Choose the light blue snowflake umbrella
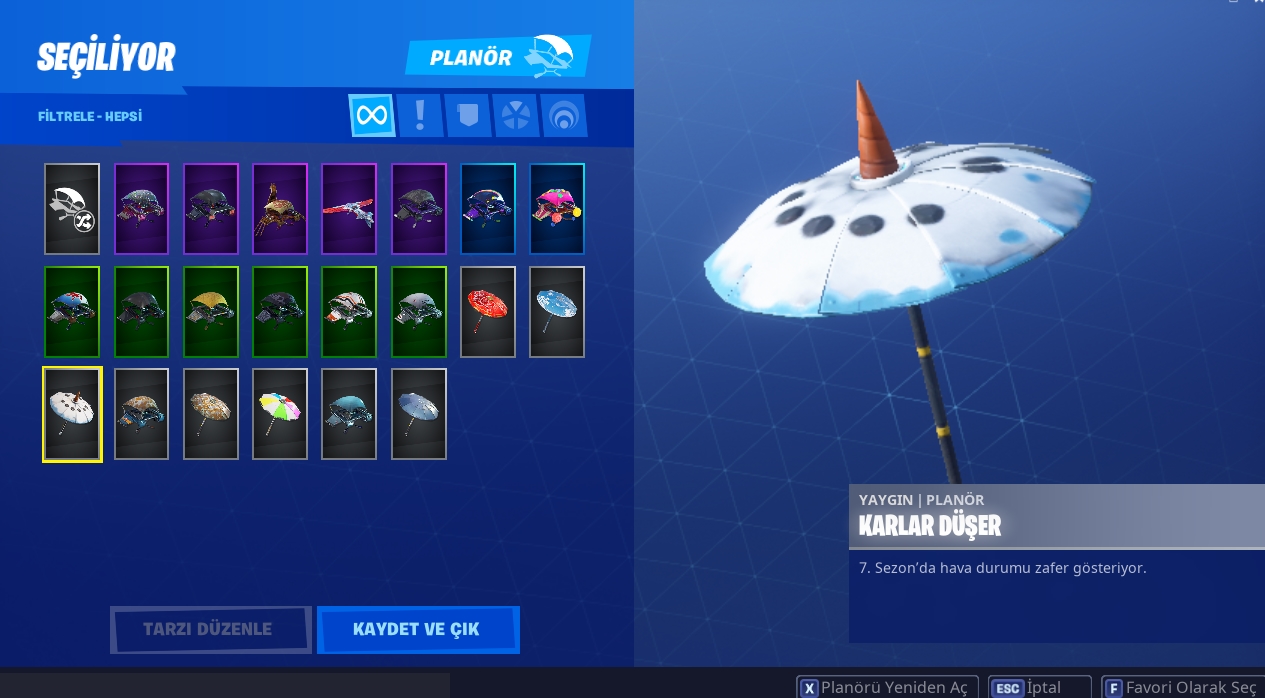 click(x=557, y=312)
